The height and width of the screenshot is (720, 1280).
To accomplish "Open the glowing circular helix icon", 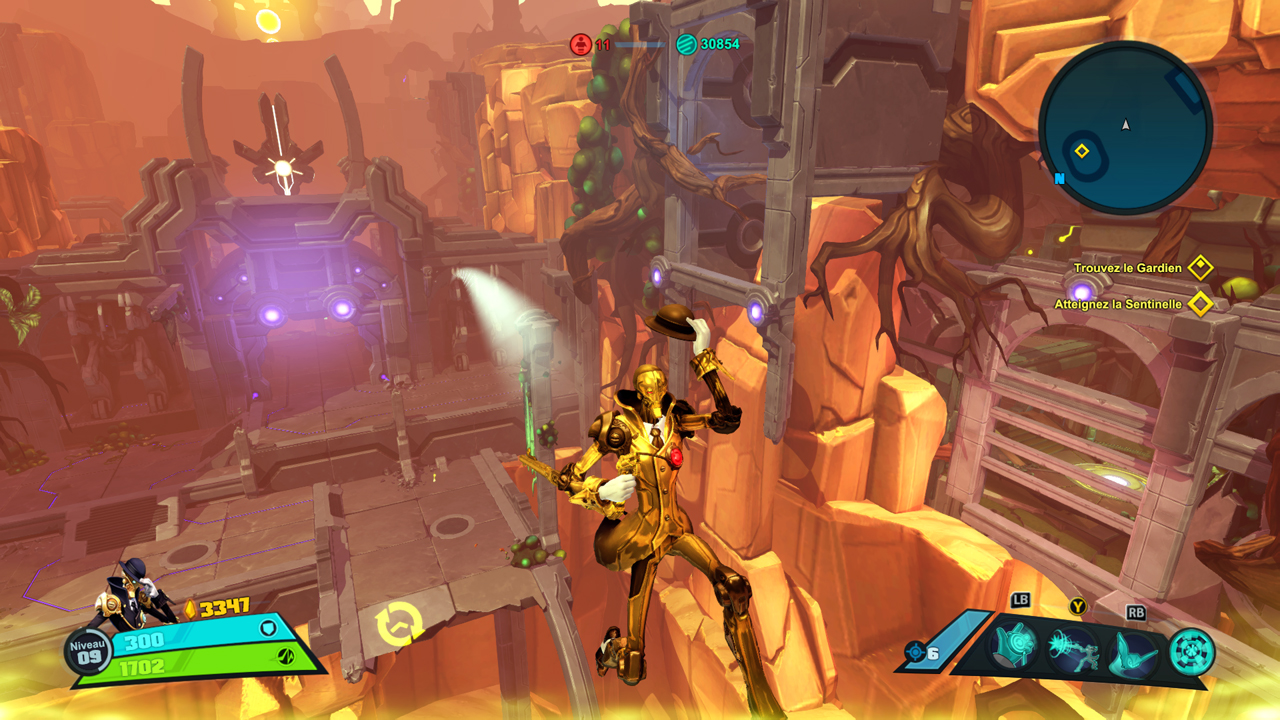I will [x=1191, y=651].
